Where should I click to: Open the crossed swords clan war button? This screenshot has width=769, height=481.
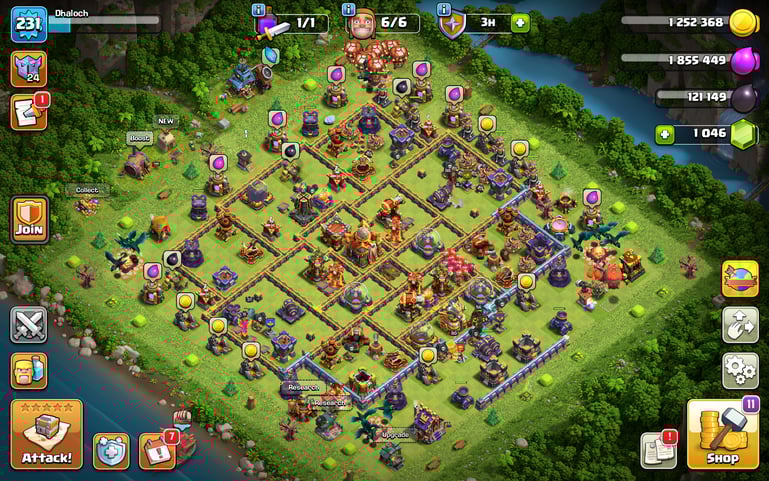click(x=29, y=325)
